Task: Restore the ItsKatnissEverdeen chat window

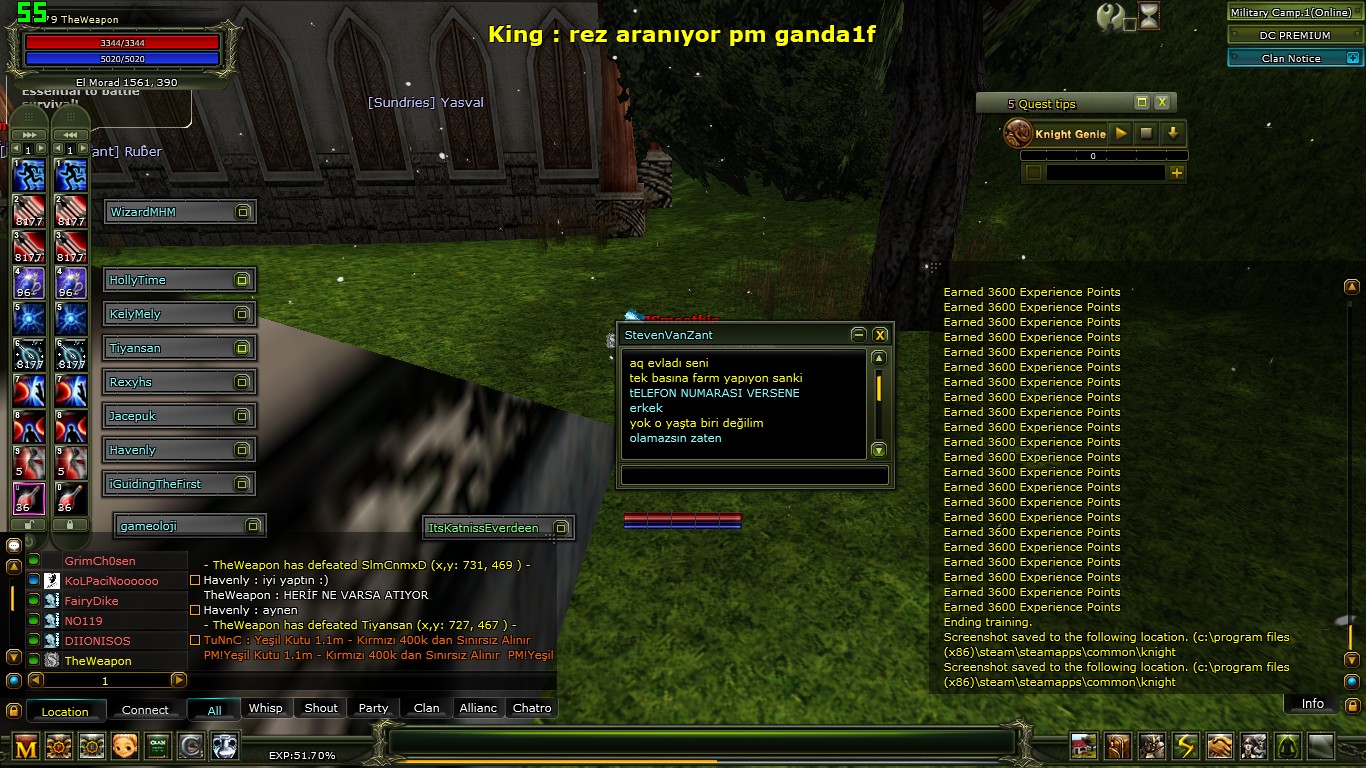Action: 561,528
